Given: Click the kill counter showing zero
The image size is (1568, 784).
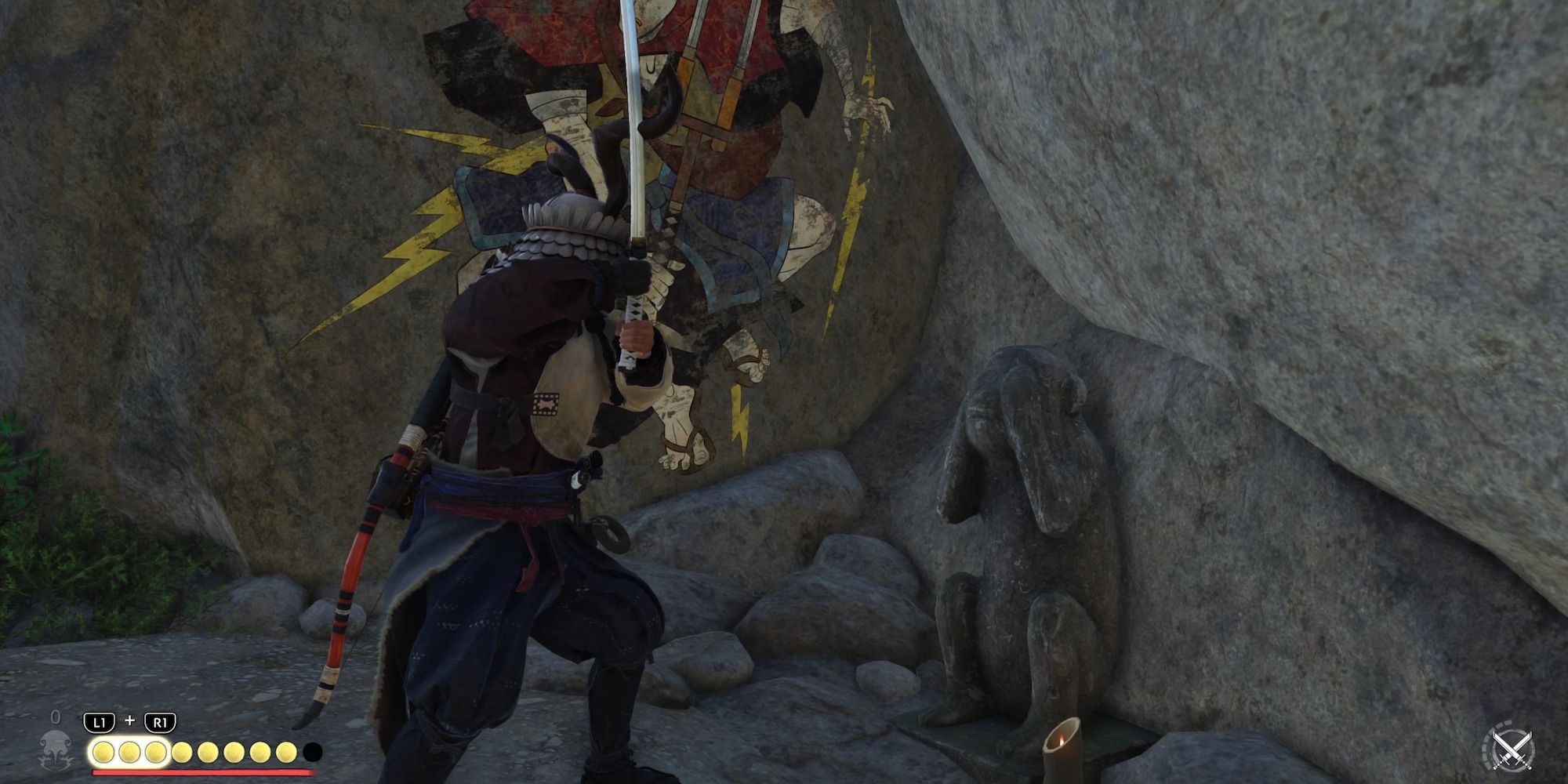Looking at the screenshot, I should tap(55, 716).
